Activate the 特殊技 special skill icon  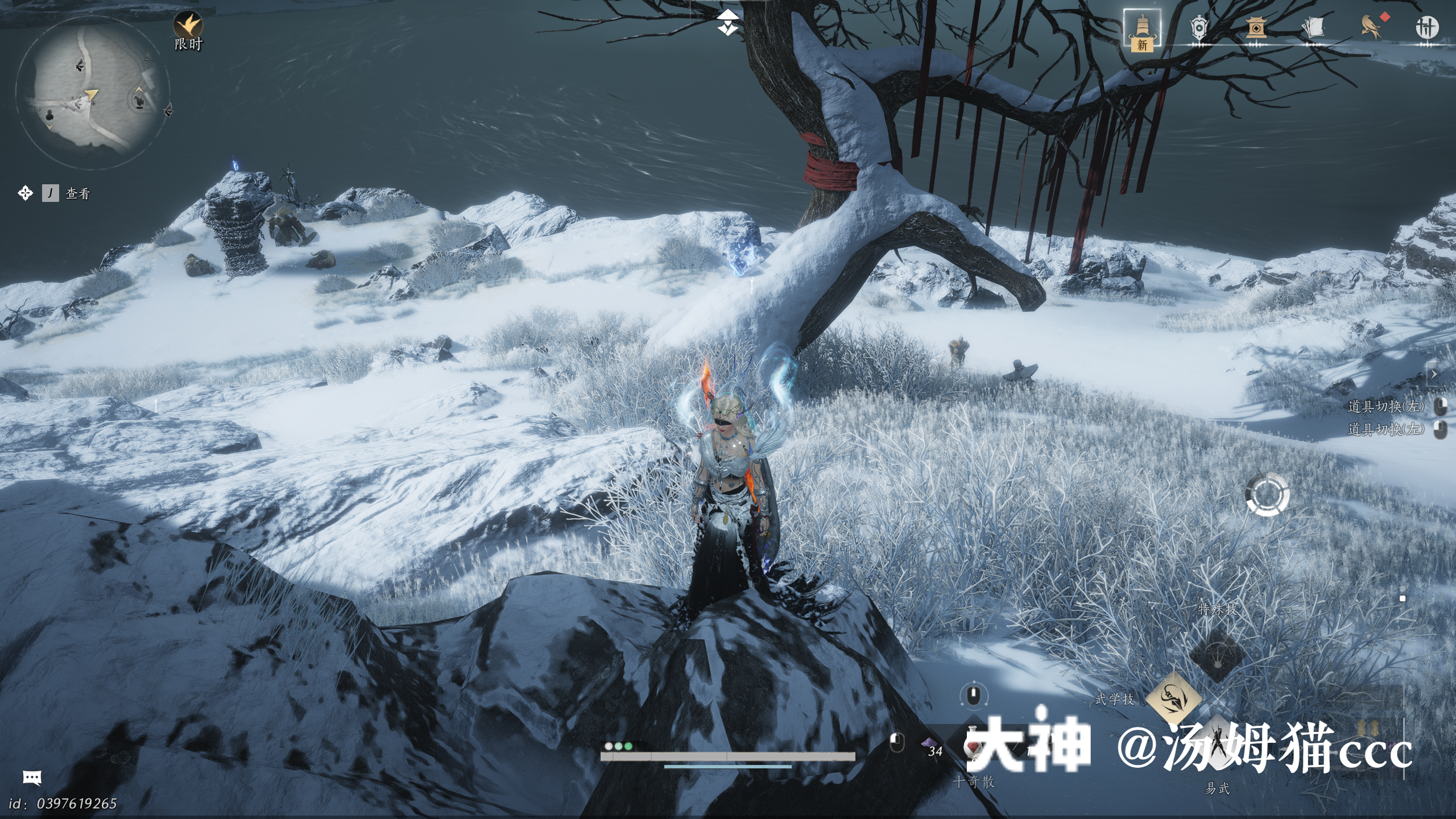click(x=1217, y=654)
